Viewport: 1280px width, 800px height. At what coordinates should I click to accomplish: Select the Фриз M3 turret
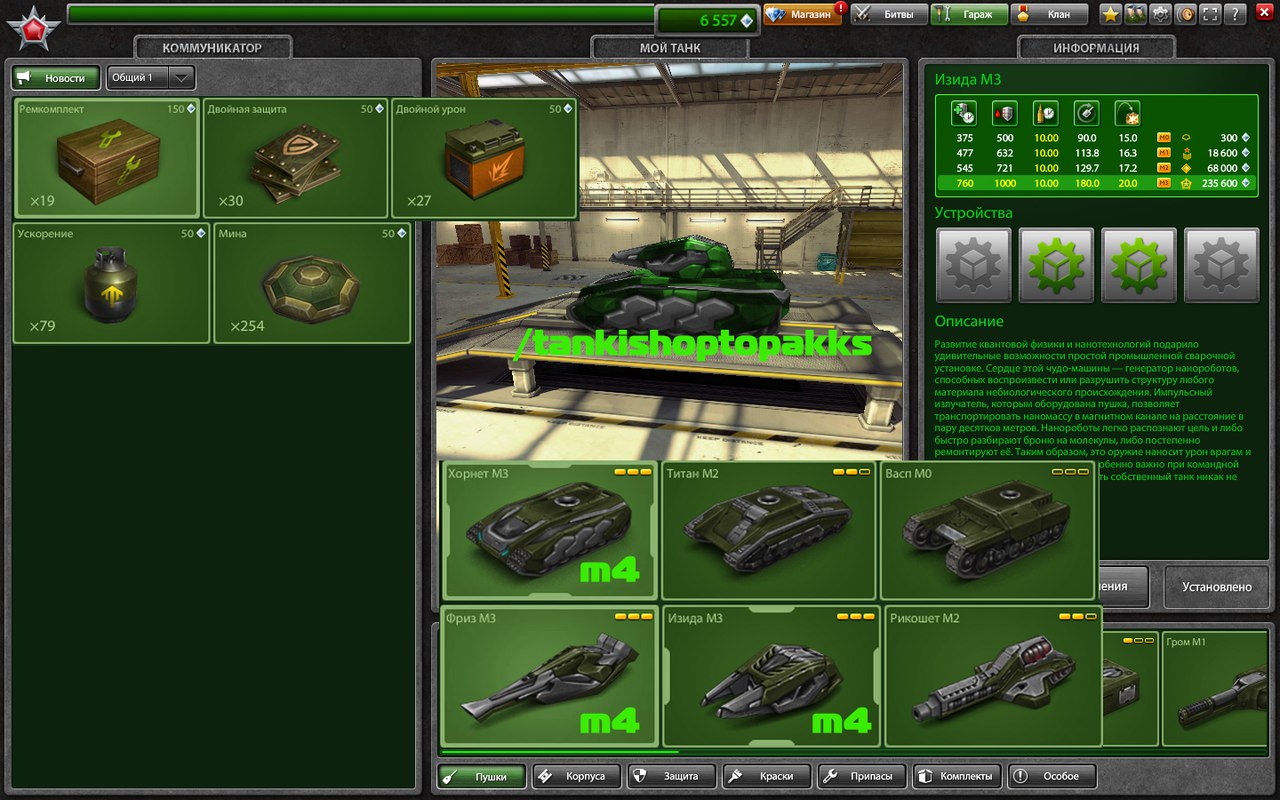point(549,675)
